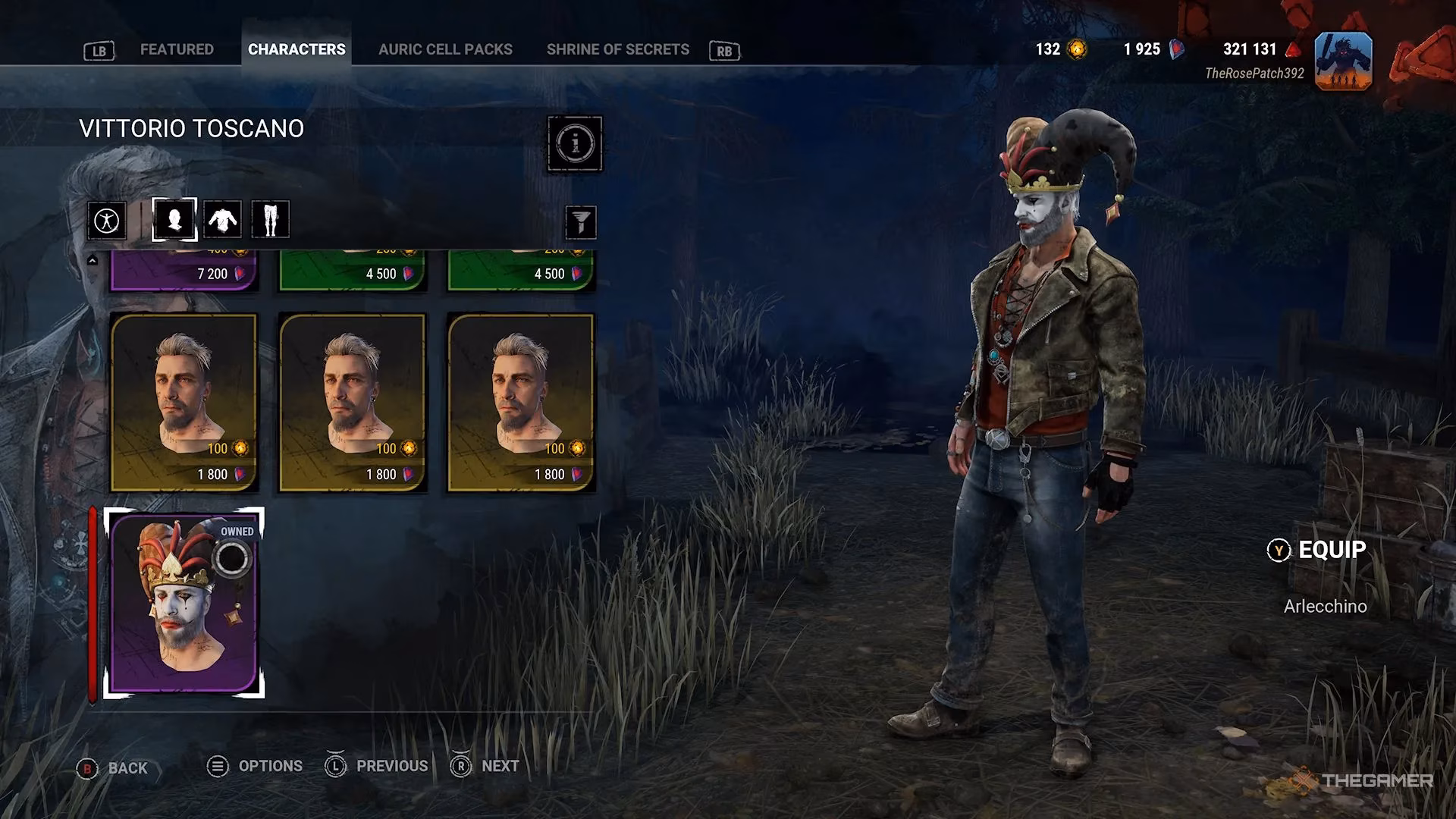Select the full outfit category icon
Screen dimensions: 1456x819
(107, 221)
